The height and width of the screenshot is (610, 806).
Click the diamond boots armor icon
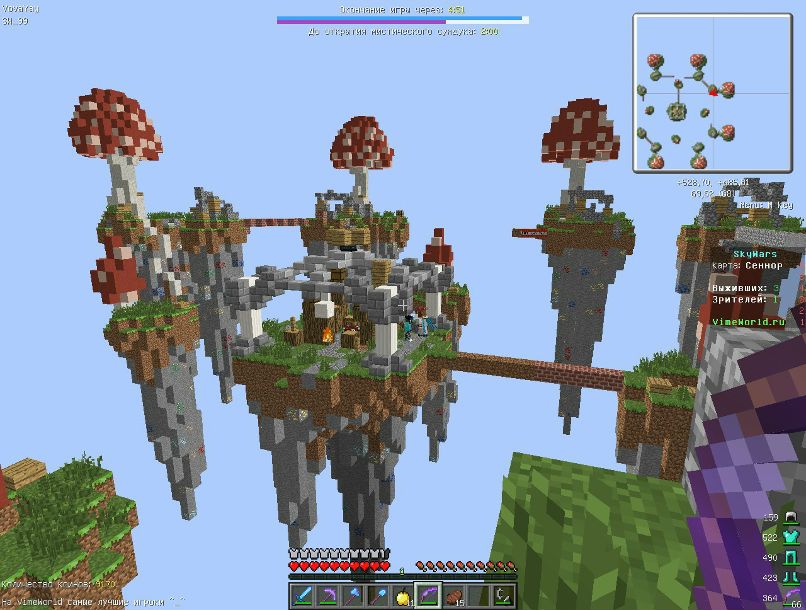point(790,577)
